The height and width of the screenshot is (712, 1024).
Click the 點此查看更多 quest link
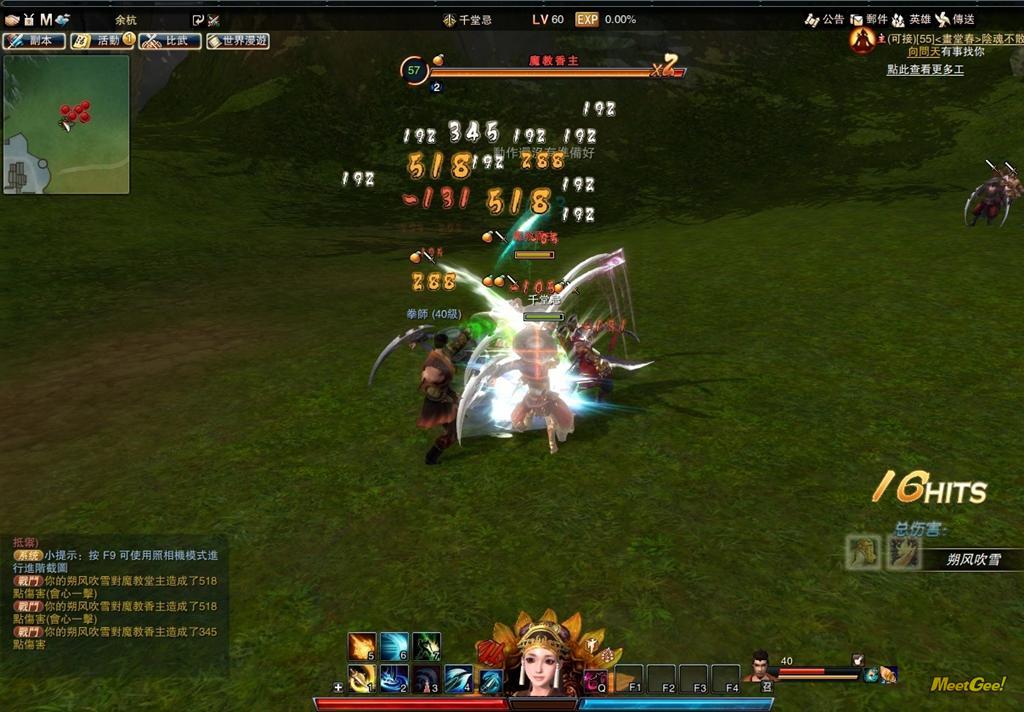(x=925, y=70)
